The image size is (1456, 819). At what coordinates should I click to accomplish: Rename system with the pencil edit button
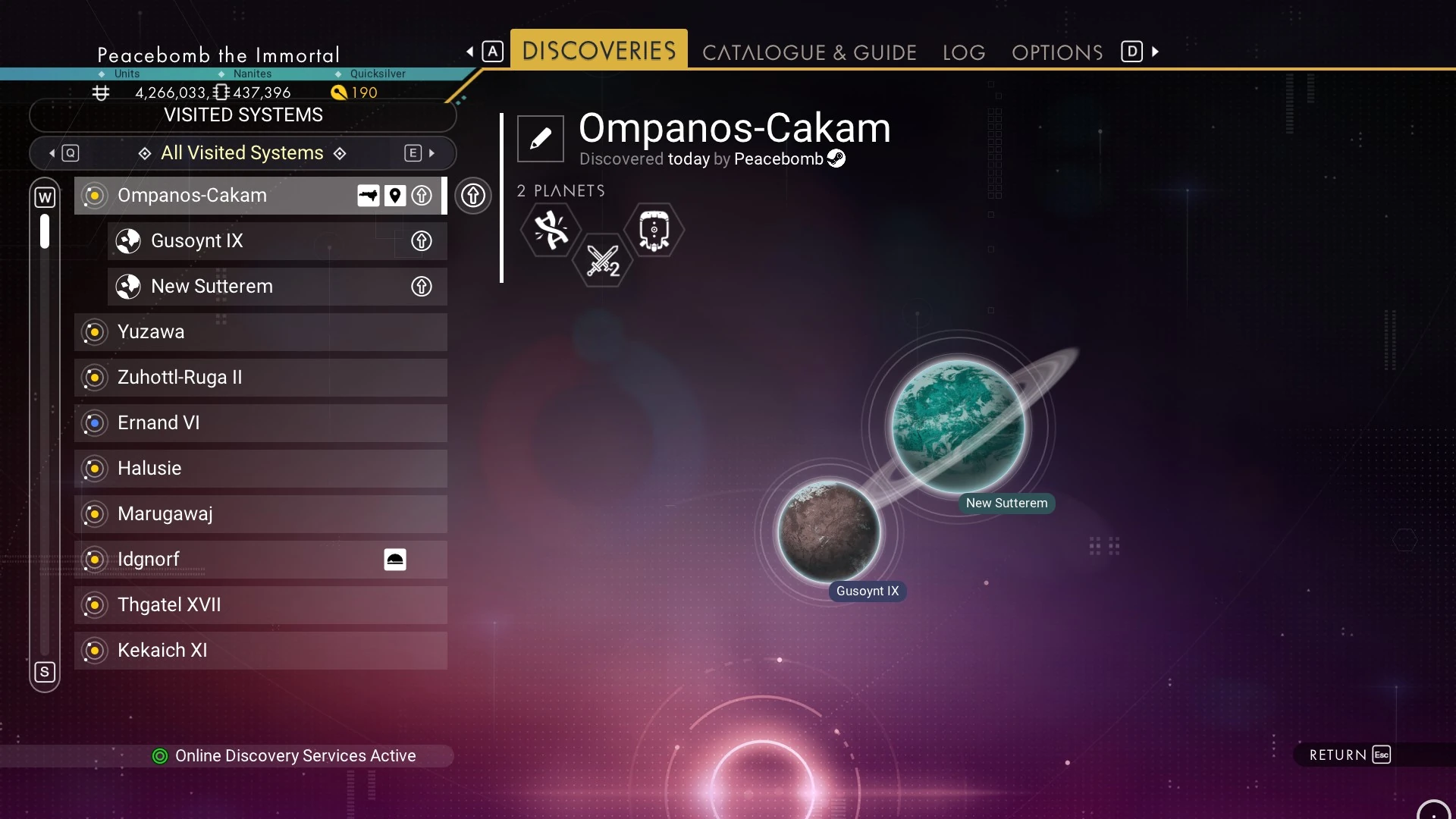coord(541,139)
